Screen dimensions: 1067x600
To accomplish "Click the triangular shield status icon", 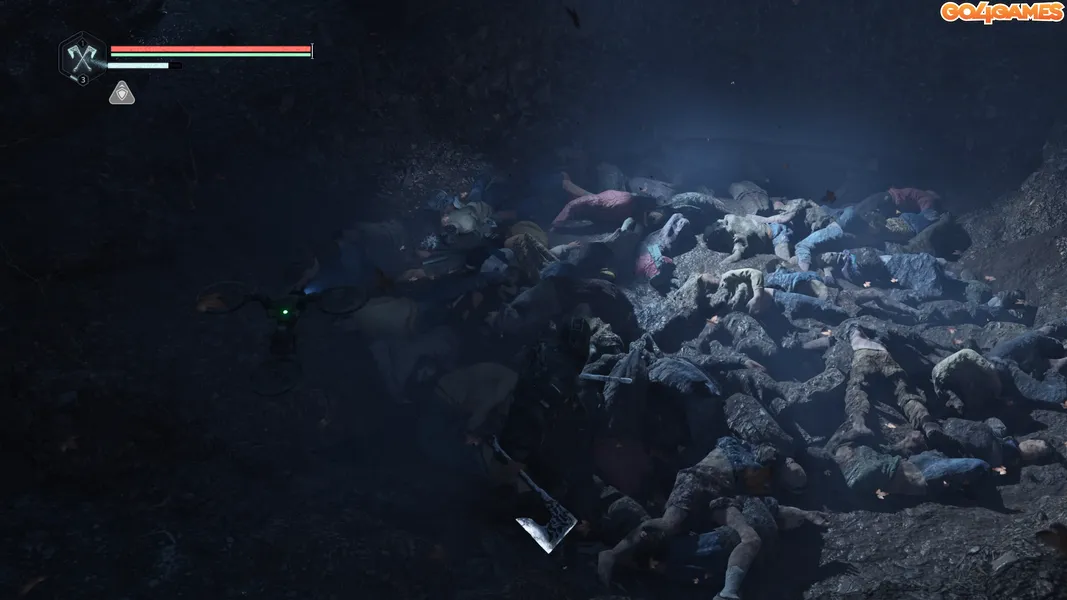I will [122, 93].
